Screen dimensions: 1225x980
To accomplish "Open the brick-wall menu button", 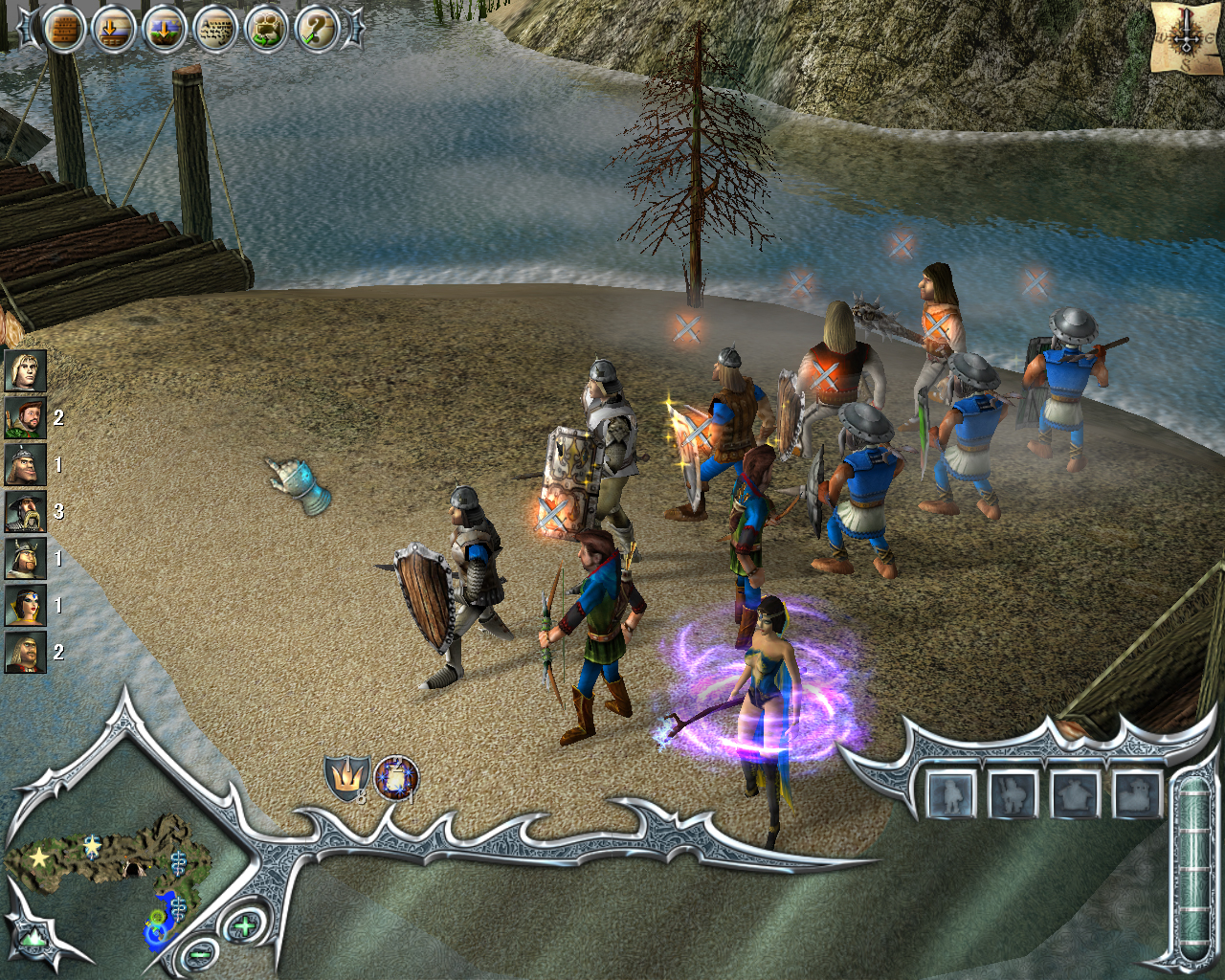I will click(63, 30).
